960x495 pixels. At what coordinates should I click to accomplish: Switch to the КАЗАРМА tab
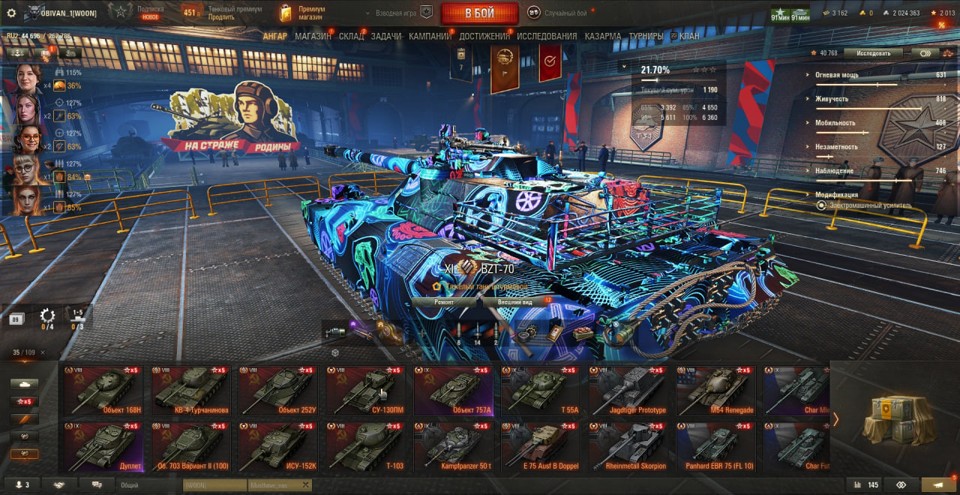coord(603,36)
